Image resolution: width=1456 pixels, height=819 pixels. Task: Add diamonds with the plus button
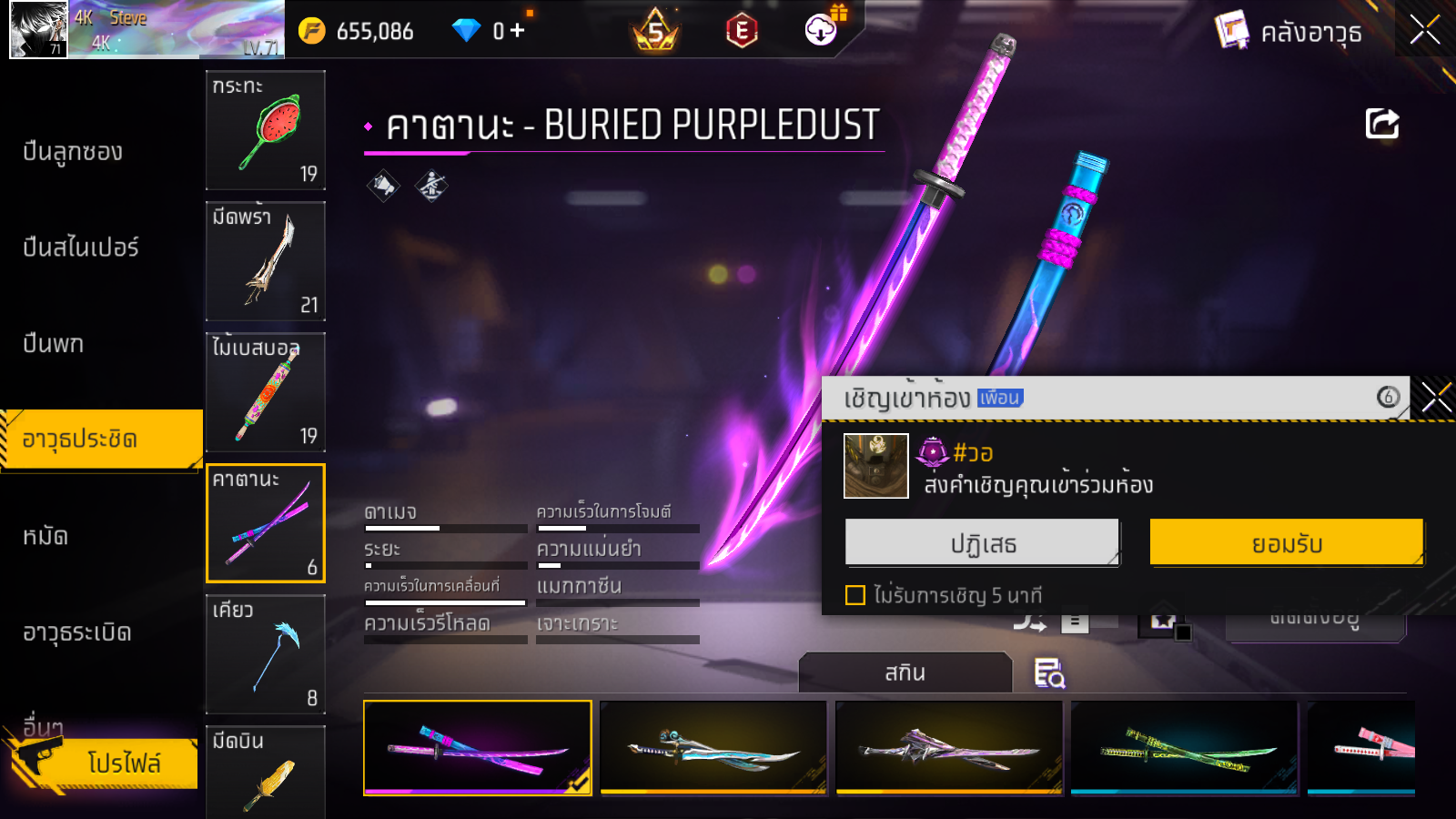pos(517,31)
